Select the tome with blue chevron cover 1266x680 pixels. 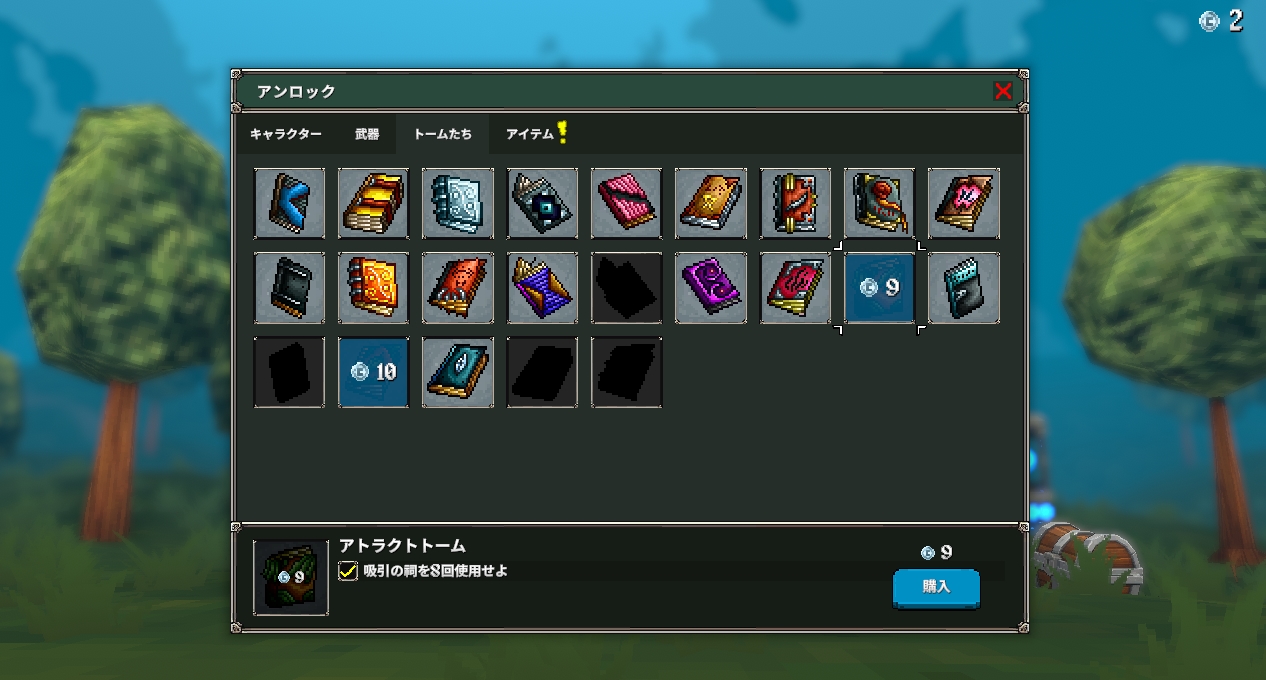289,204
